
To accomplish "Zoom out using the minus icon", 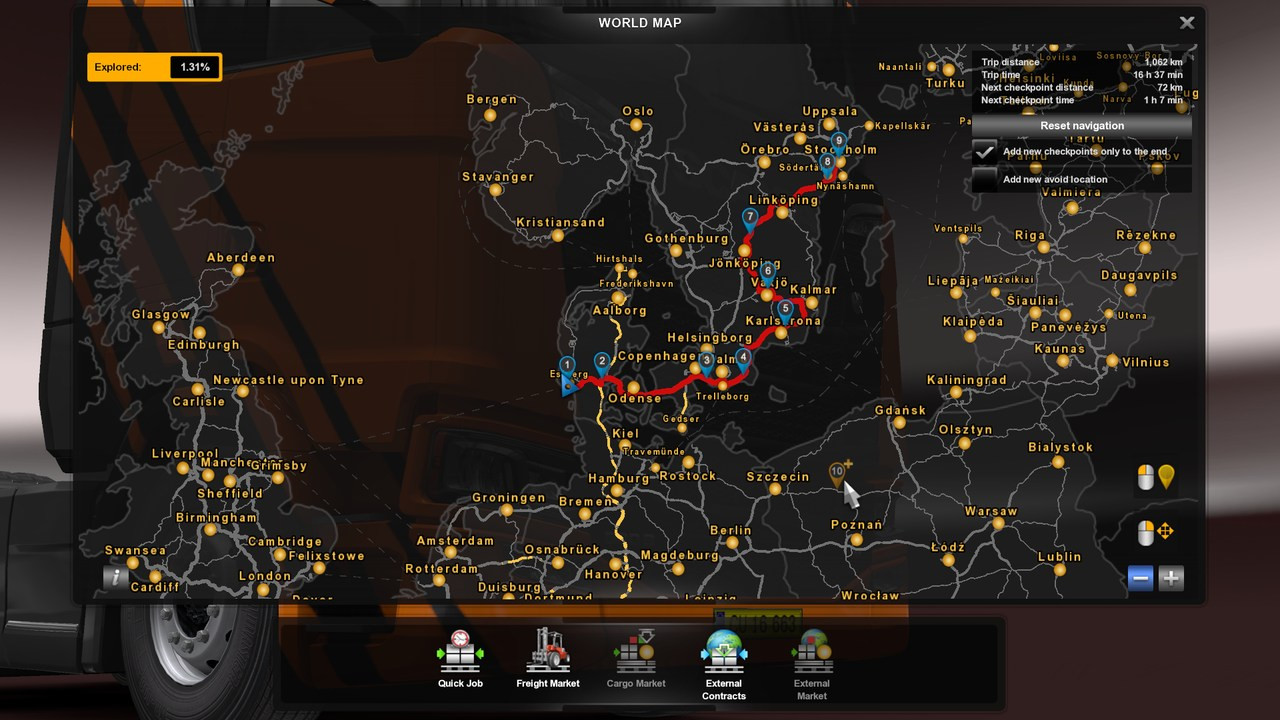I will click(x=1139, y=577).
